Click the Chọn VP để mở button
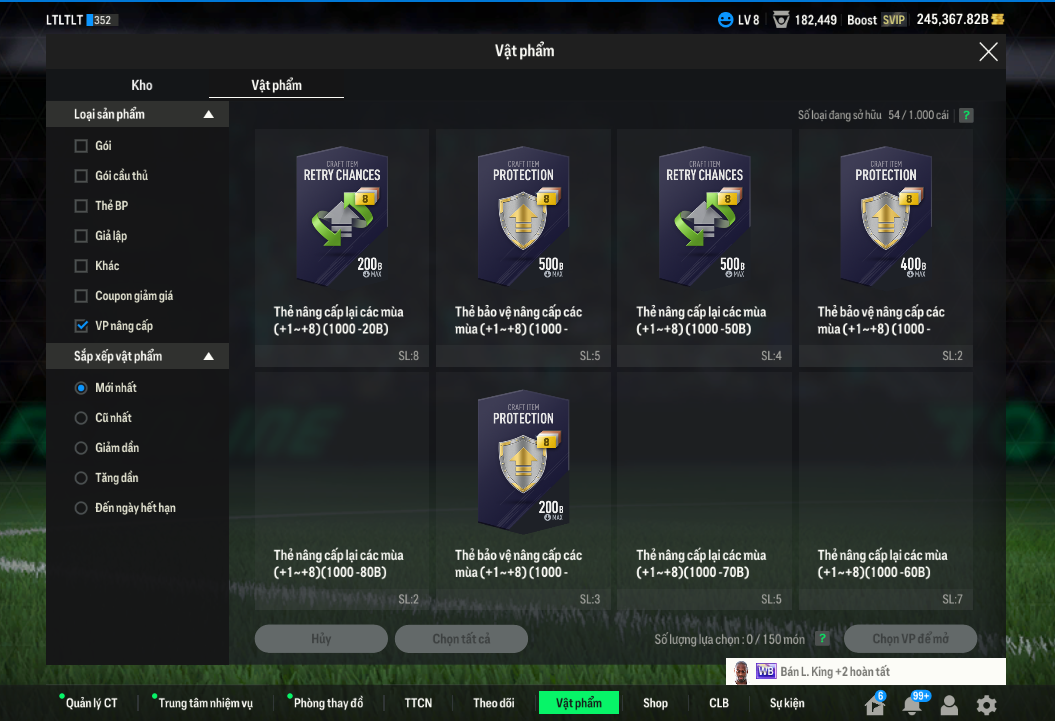The image size is (1055, 721). coord(910,639)
